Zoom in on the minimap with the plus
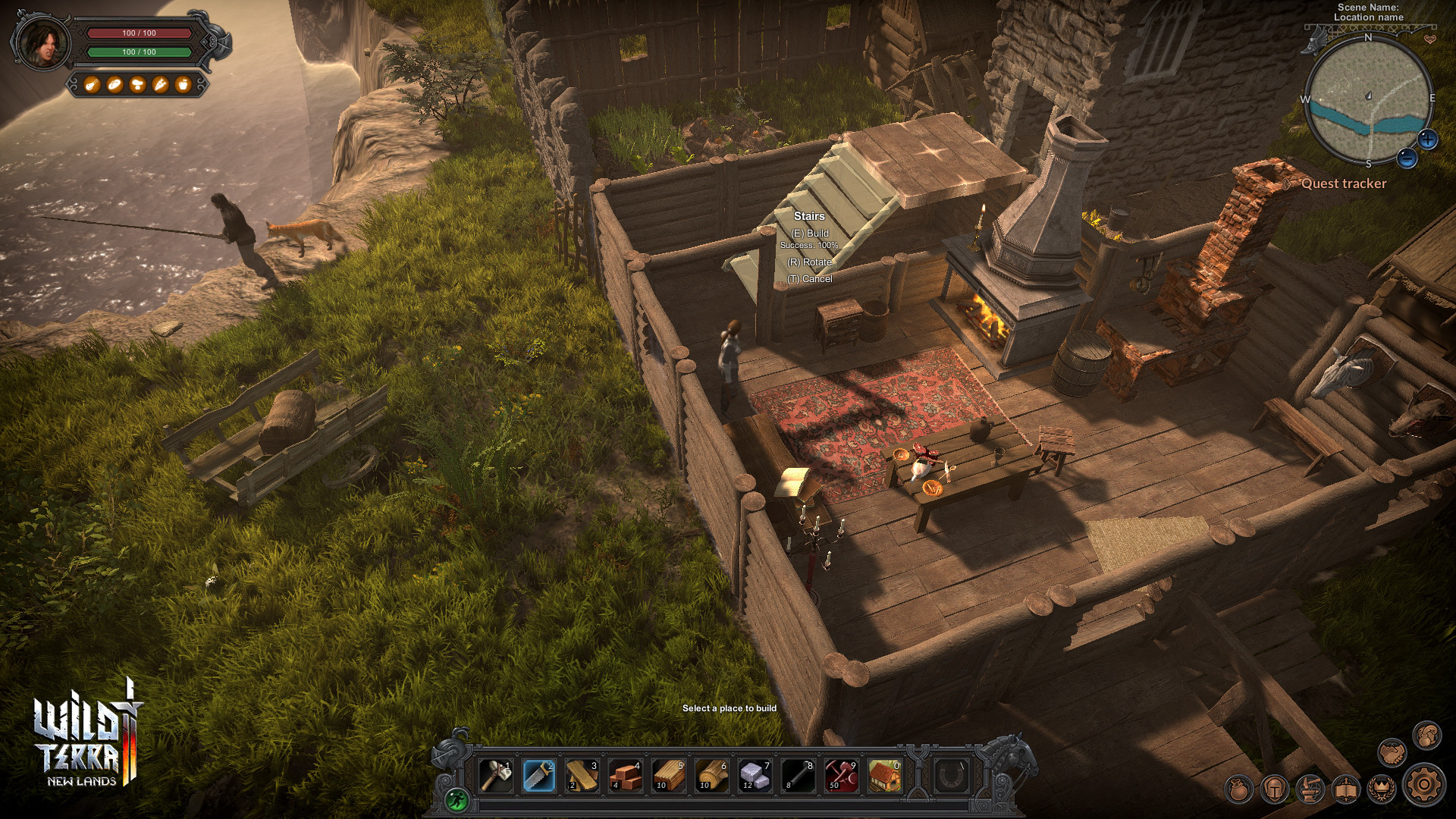1456x819 pixels. 1427,139
